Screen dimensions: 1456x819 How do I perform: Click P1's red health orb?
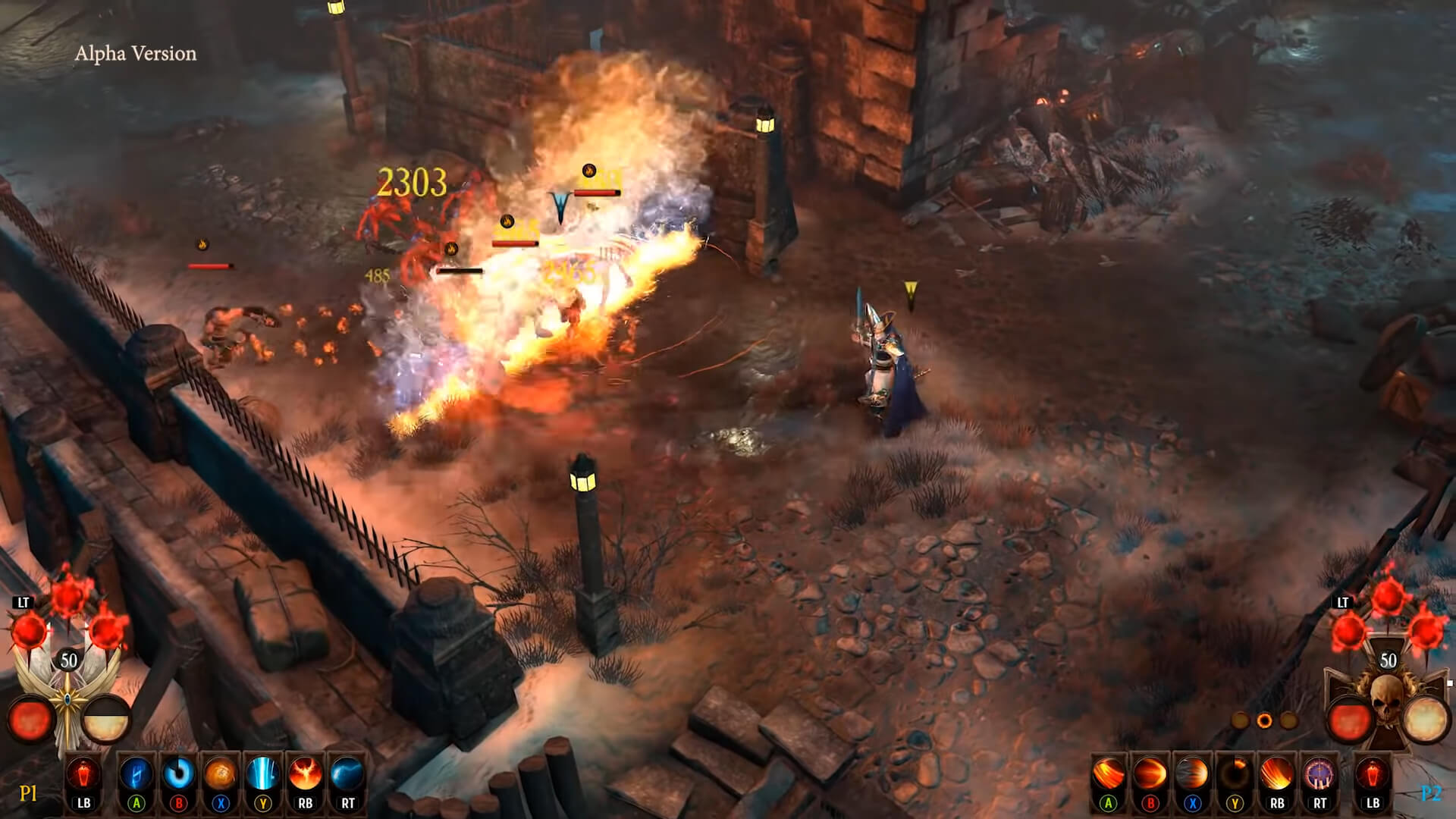click(x=32, y=717)
